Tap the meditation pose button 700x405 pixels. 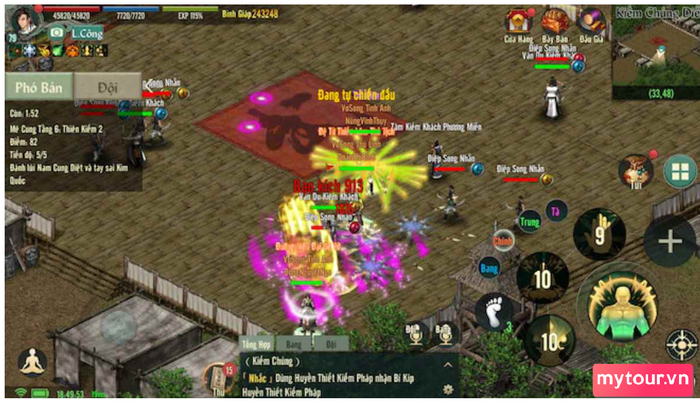click(33, 362)
